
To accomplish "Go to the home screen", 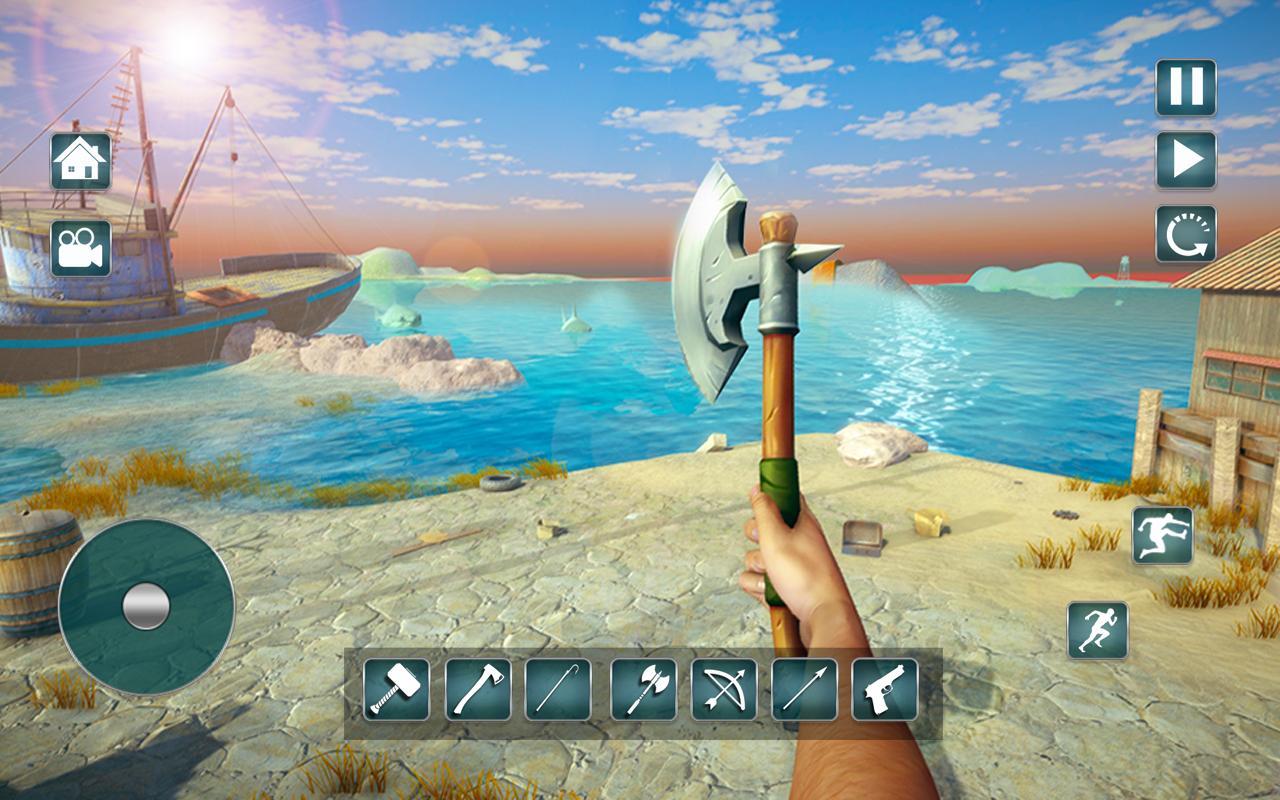I will [x=81, y=161].
